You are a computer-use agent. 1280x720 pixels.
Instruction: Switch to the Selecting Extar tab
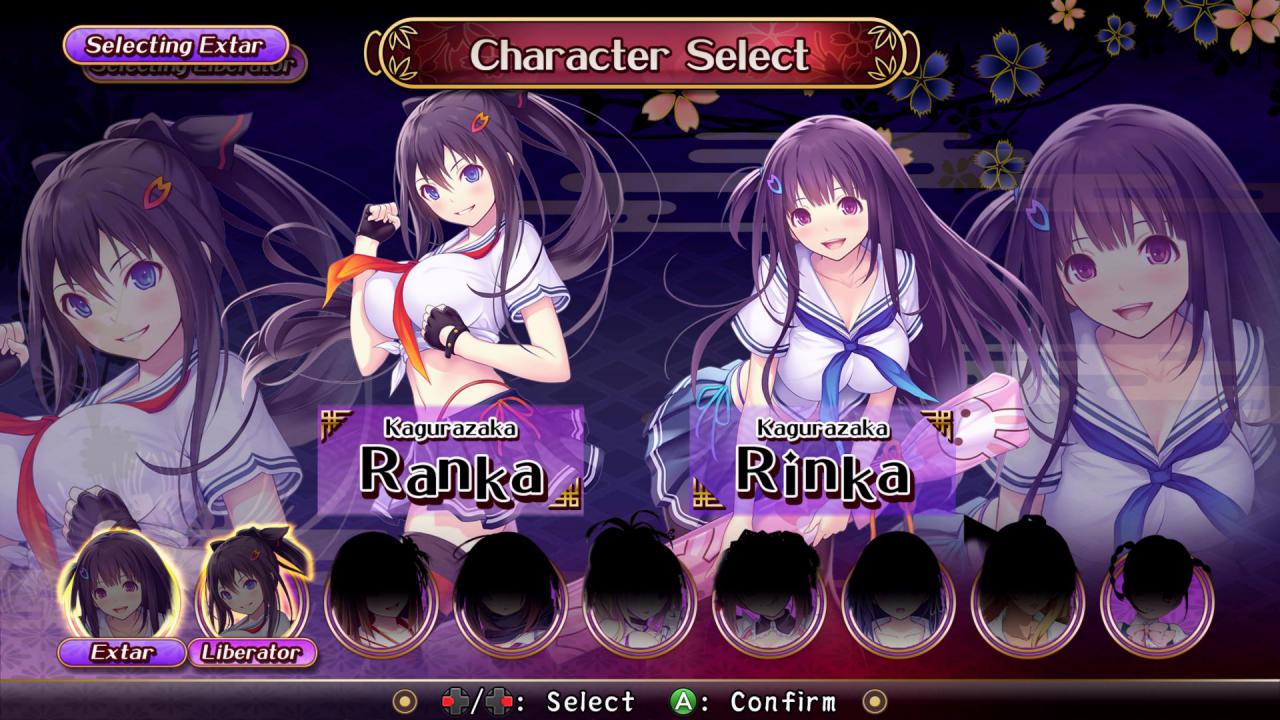click(175, 45)
